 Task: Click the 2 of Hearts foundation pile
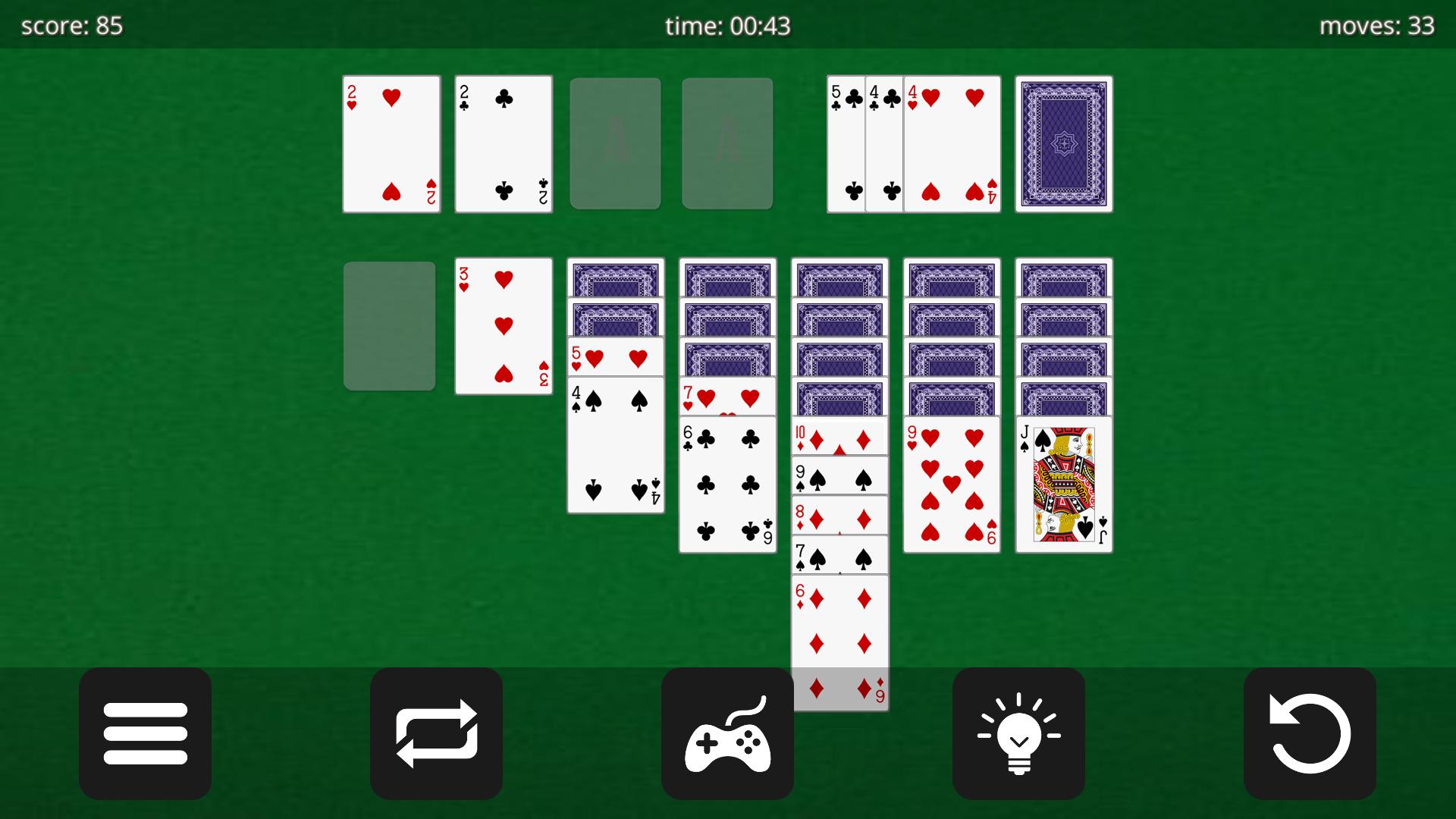[391, 143]
